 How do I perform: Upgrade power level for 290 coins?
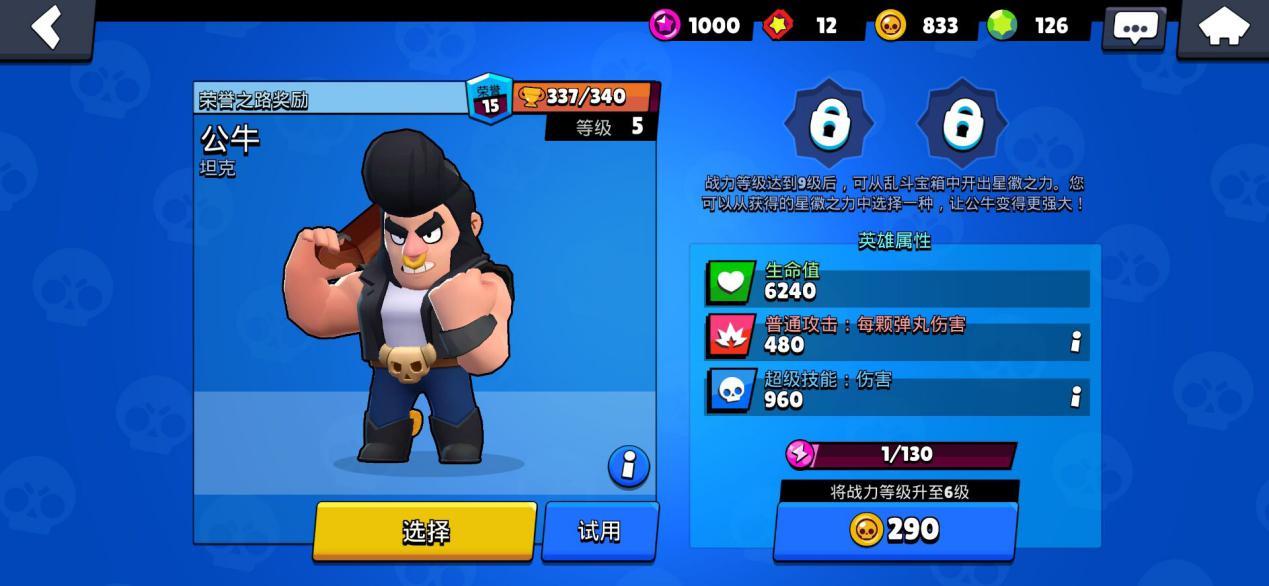point(895,529)
